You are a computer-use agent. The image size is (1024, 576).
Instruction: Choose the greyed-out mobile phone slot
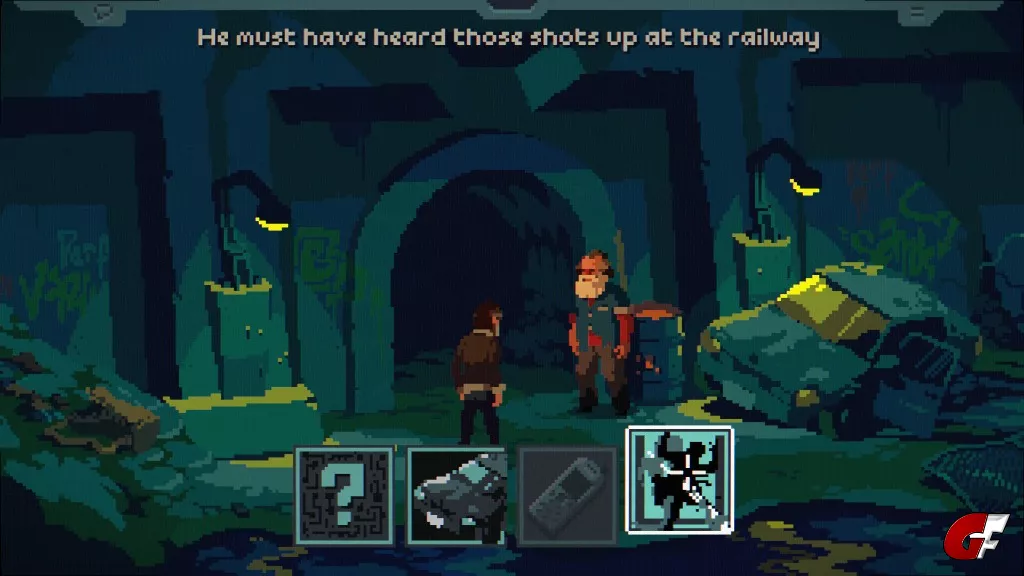pyautogui.click(x=568, y=495)
